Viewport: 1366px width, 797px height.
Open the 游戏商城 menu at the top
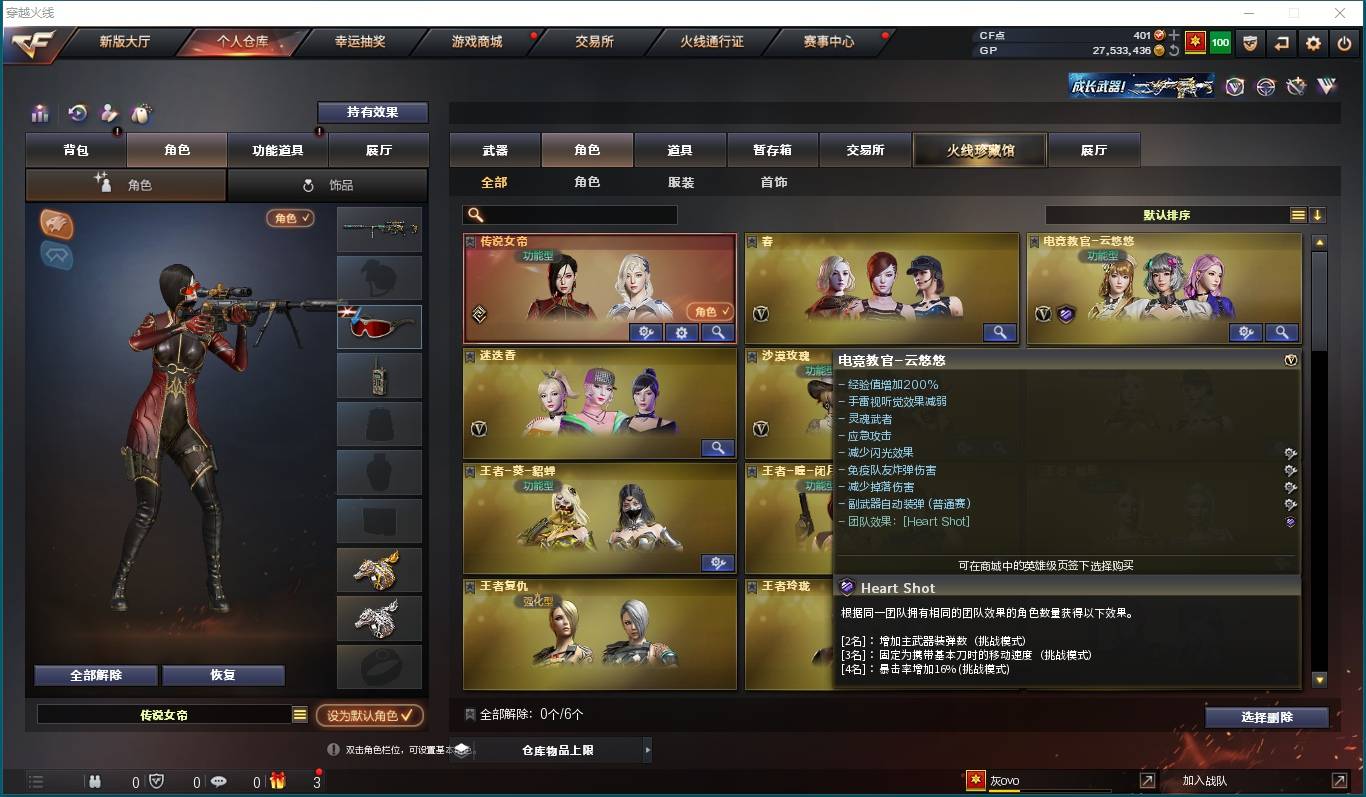pos(475,43)
